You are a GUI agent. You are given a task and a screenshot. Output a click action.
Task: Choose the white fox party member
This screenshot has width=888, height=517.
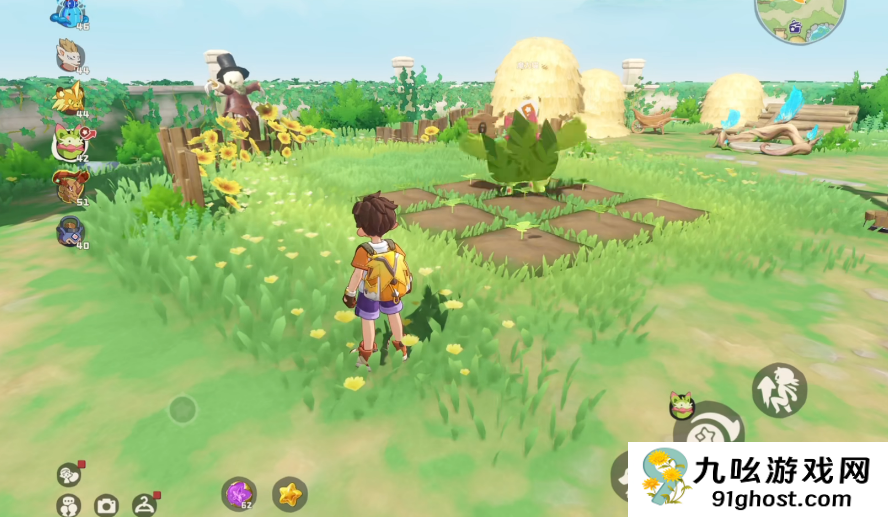pyautogui.click(x=70, y=54)
